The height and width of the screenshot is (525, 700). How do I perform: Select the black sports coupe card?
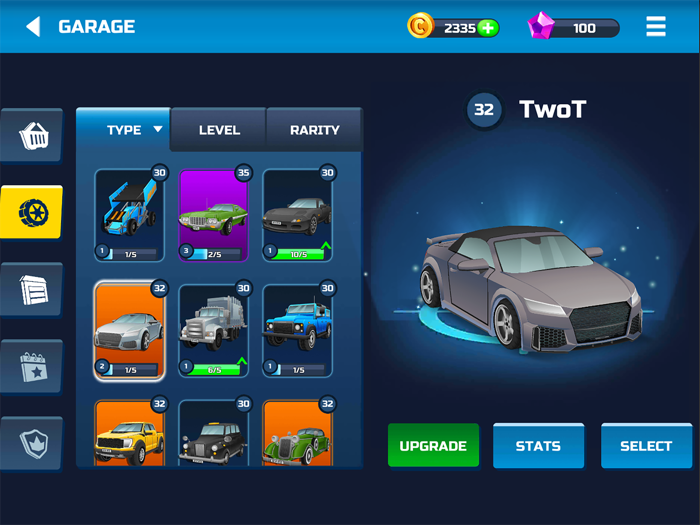(297, 215)
